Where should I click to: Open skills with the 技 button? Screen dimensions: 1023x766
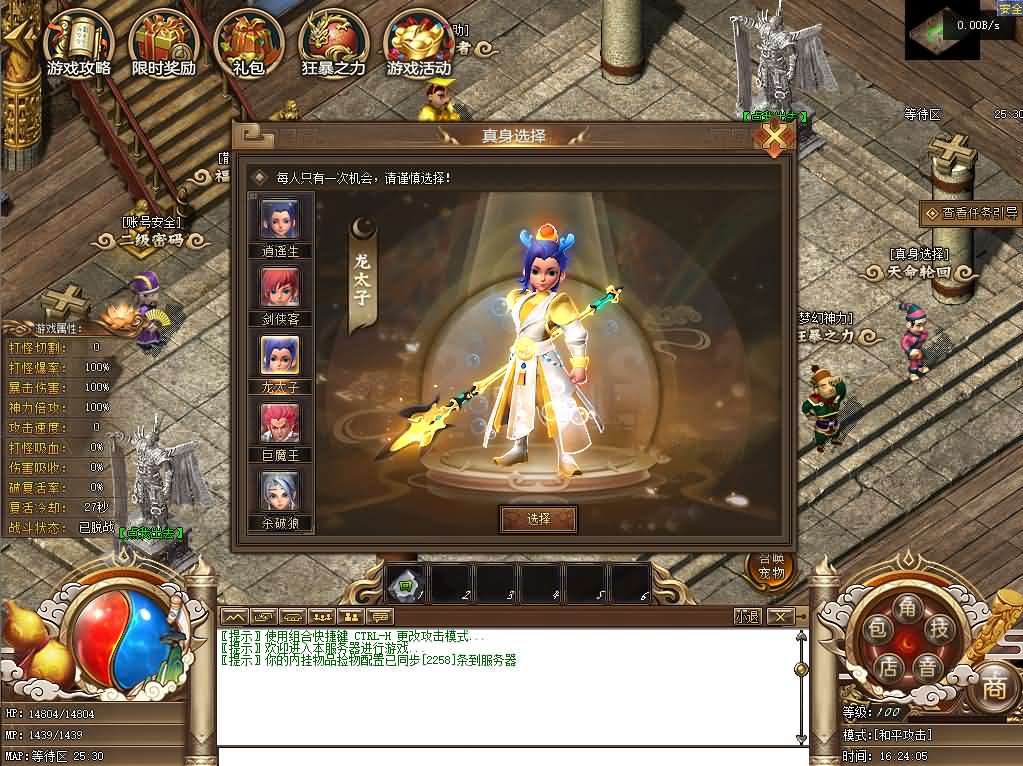[x=938, y=627]
